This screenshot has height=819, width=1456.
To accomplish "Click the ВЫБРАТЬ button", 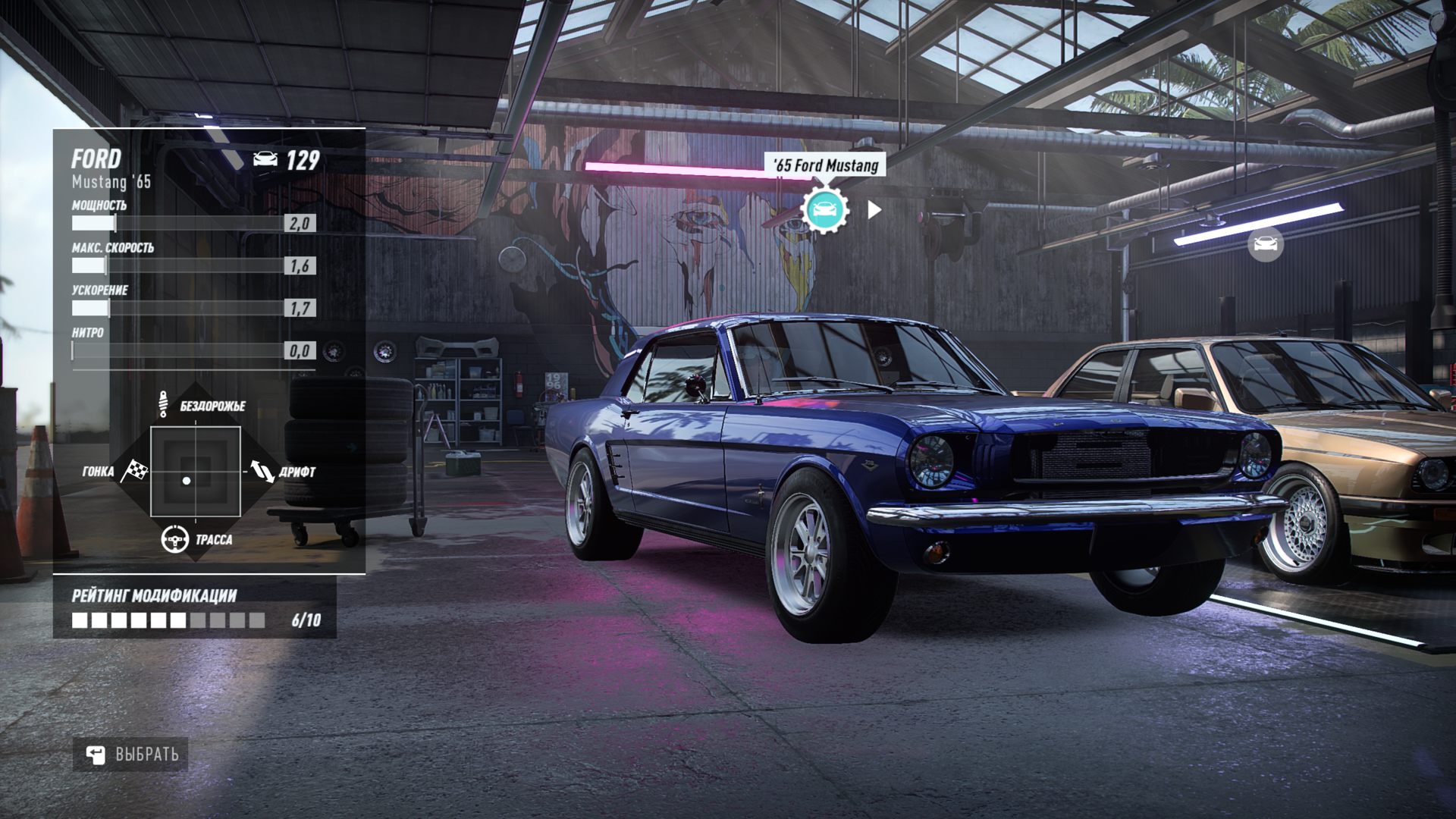I will coord(131,755).
